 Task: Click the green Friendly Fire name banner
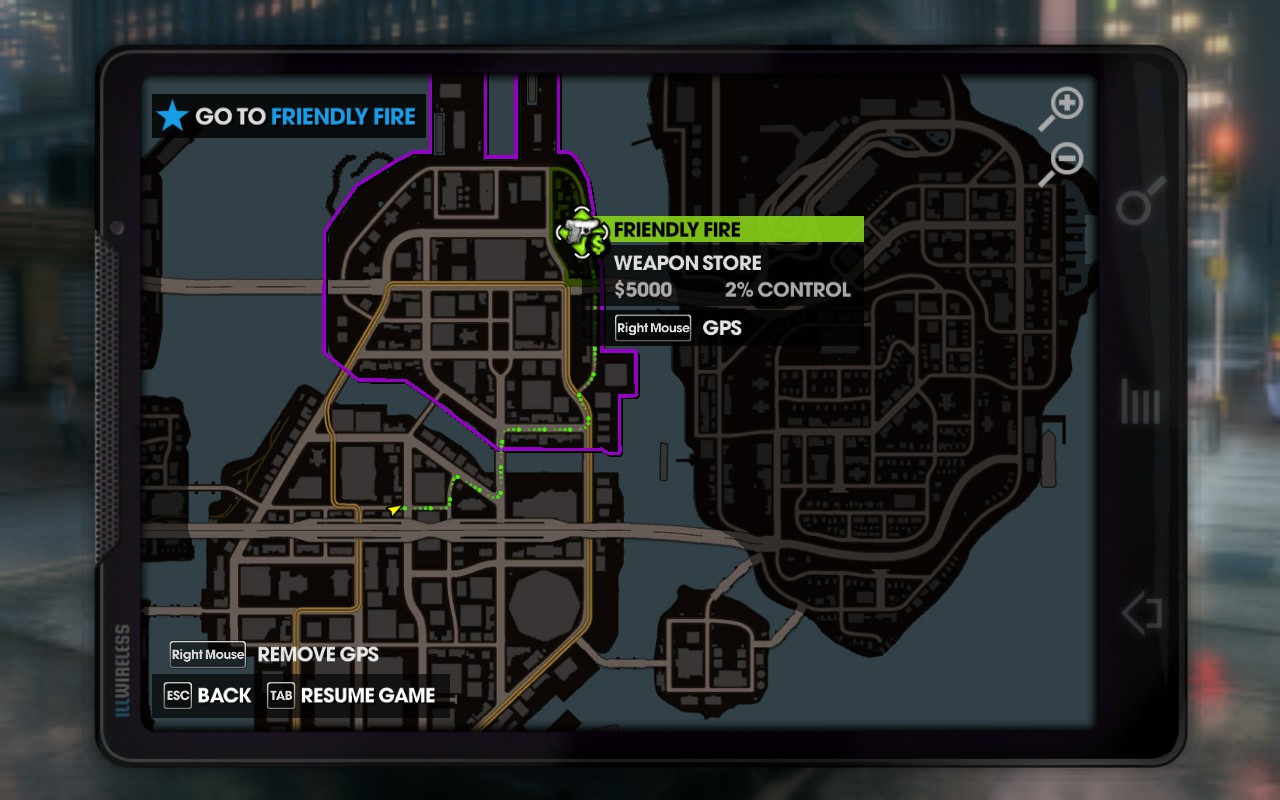tap(736, 230)
